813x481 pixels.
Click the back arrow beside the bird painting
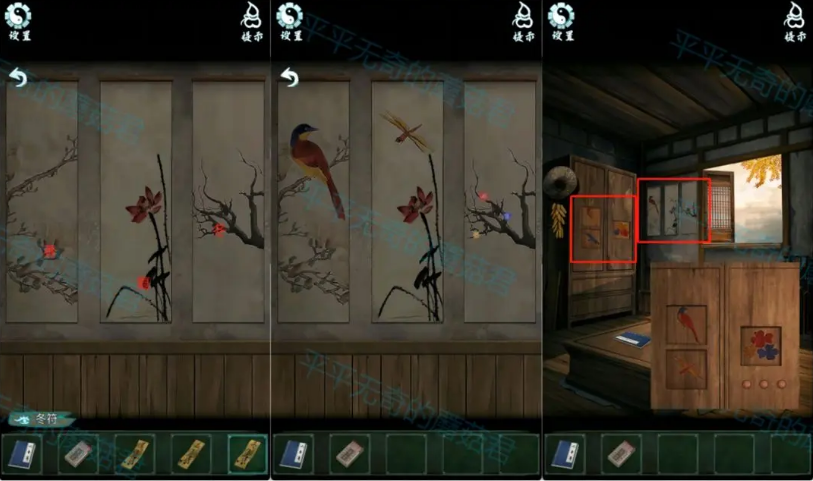tap(288, 77)
